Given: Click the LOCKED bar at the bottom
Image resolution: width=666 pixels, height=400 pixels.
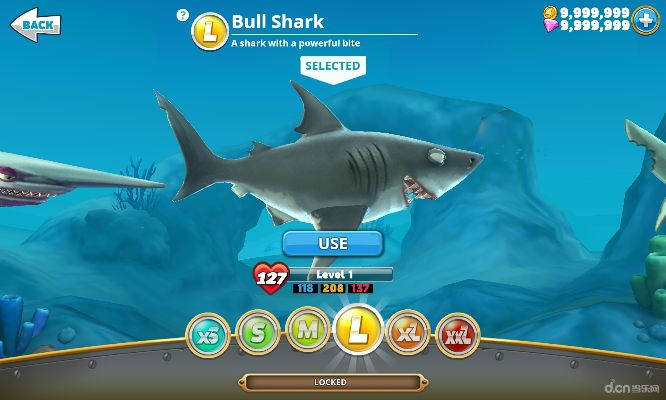Looking at the screenshot, I should click(x=331, y=382).
